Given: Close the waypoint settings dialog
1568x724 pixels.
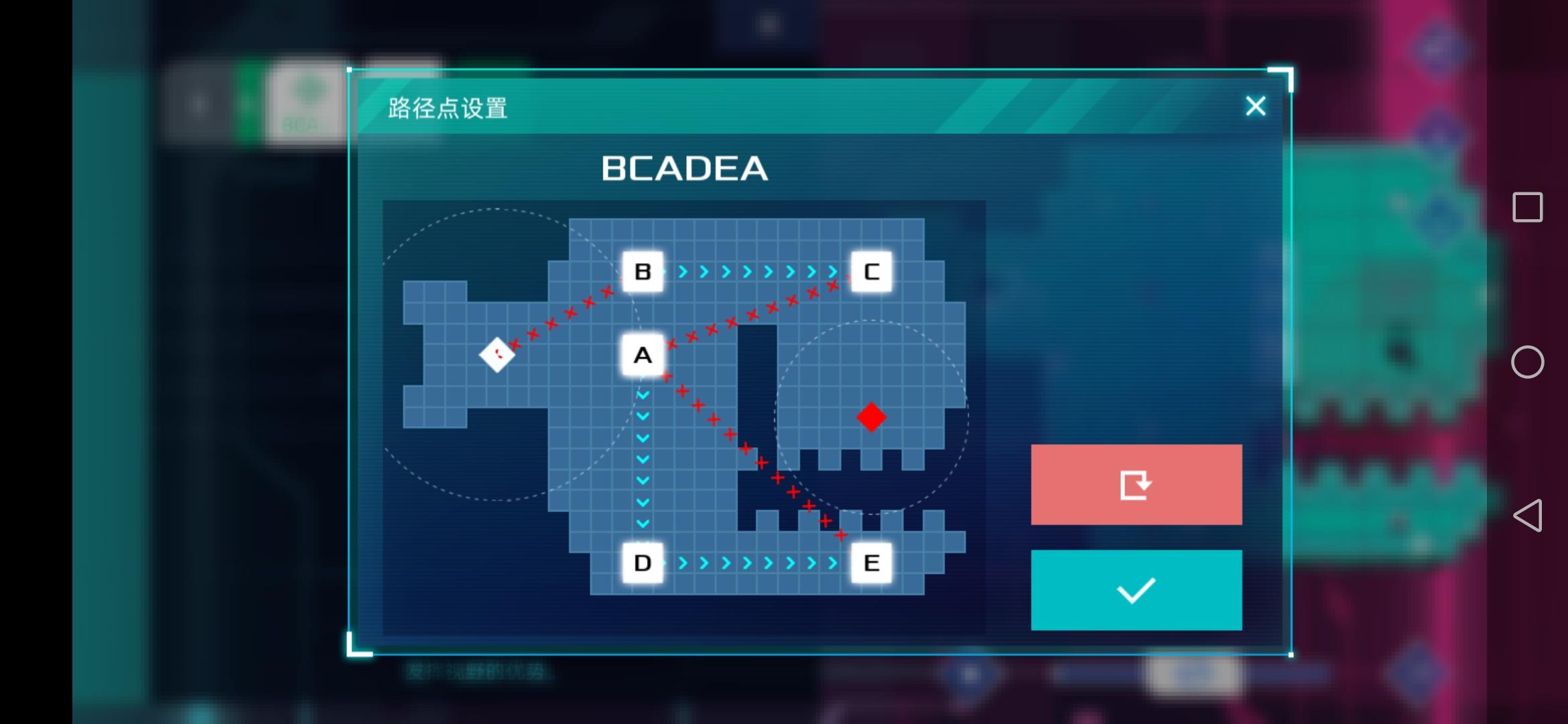Looking at the screenshot, I should tap(1254, 106).
